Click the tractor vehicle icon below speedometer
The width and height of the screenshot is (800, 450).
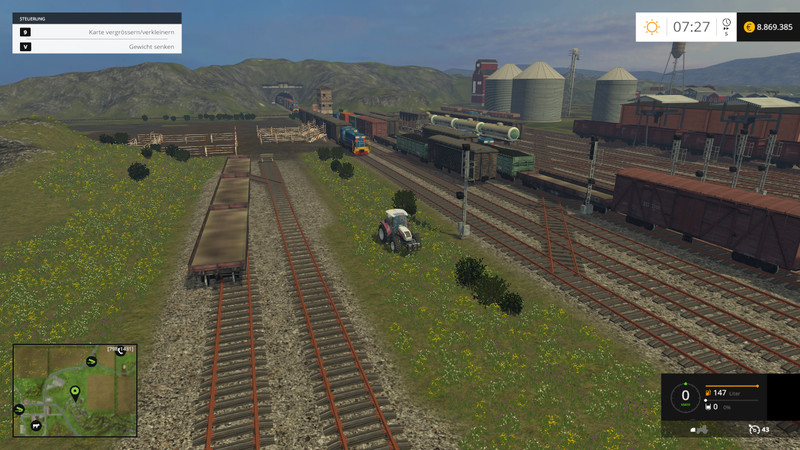coord(700,430)
